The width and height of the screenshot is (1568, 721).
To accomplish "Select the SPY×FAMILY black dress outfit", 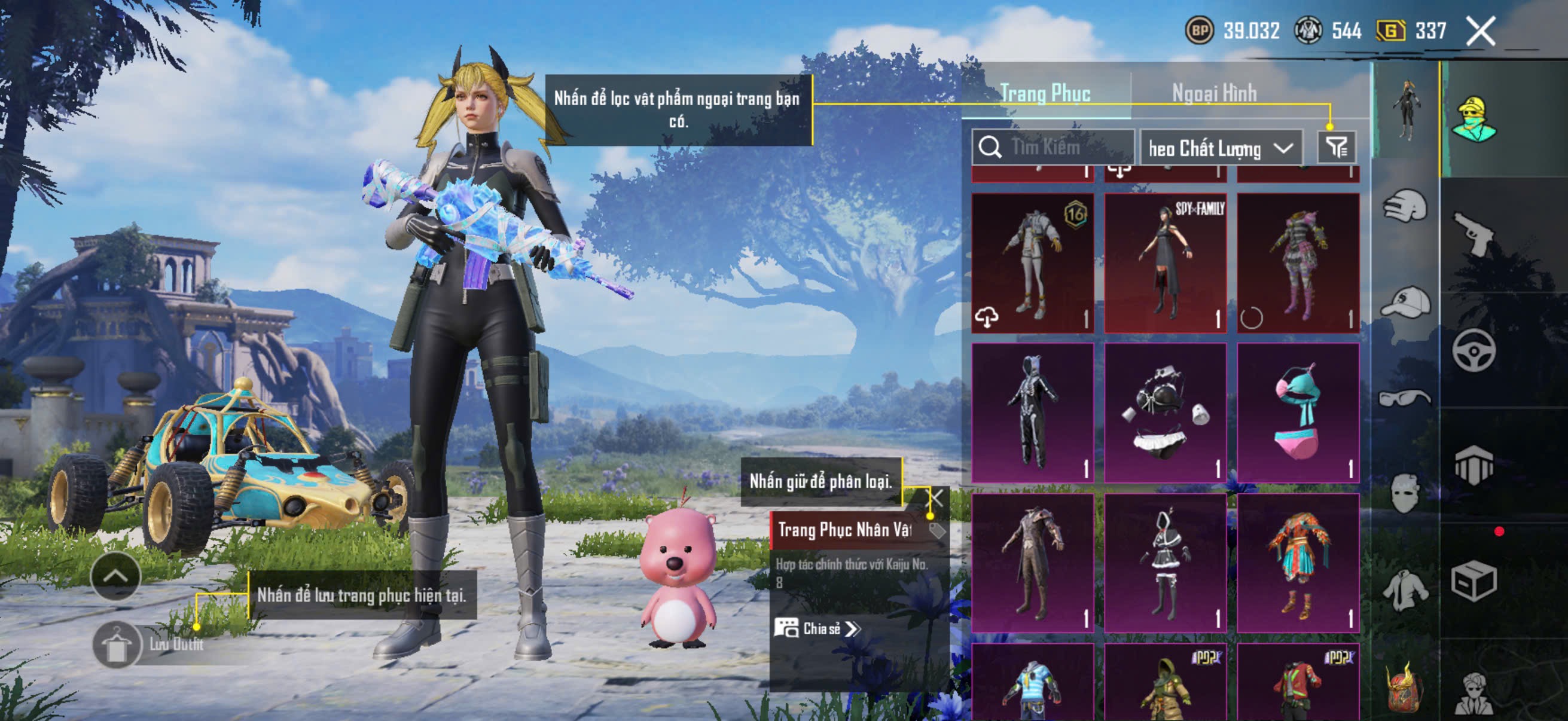I will pyautogui.click(x=1165, y=264).
